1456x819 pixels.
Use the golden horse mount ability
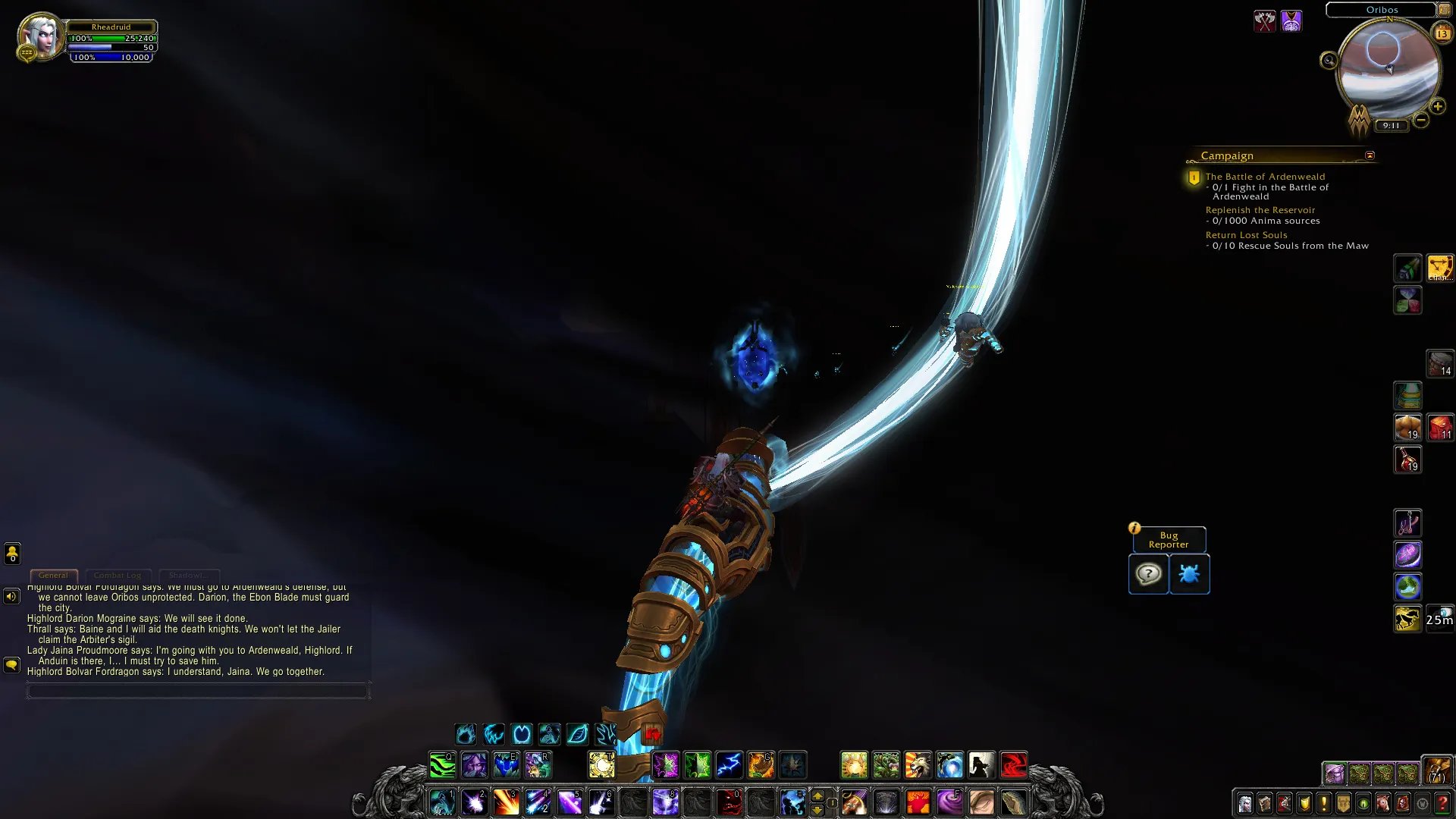[x=1407, y=619]
